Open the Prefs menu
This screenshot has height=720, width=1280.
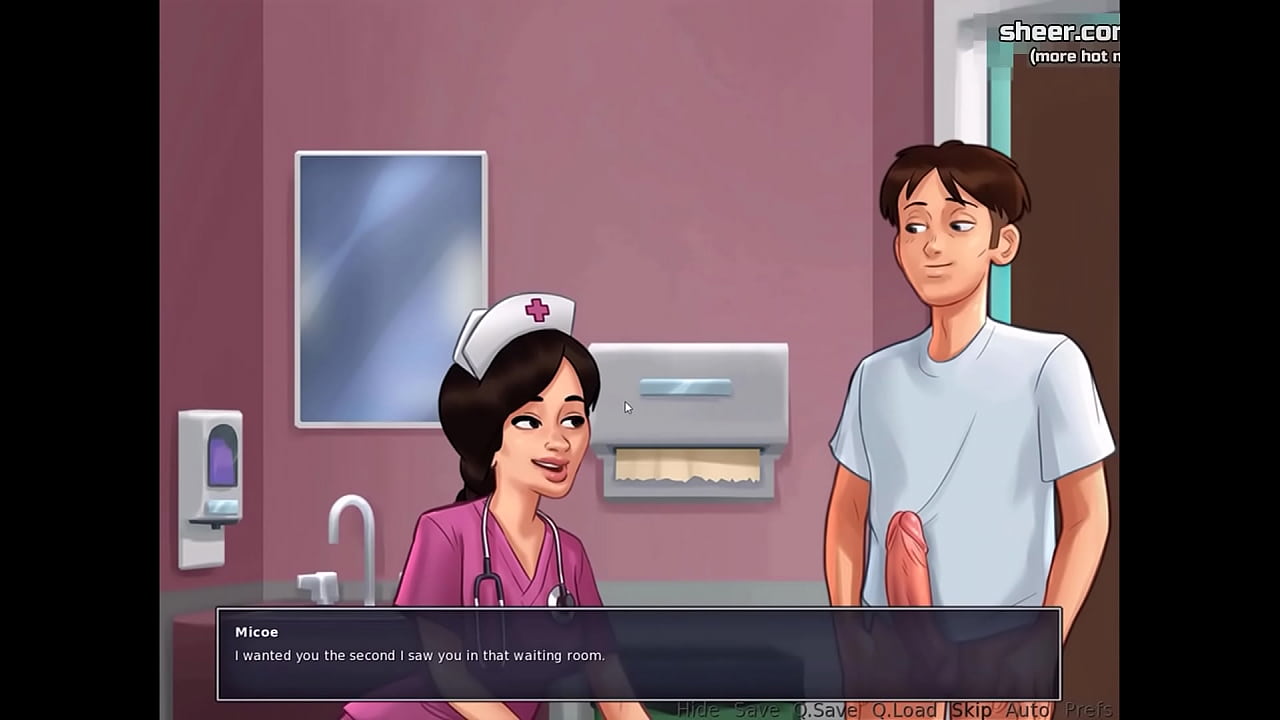tap(1088, 710)
